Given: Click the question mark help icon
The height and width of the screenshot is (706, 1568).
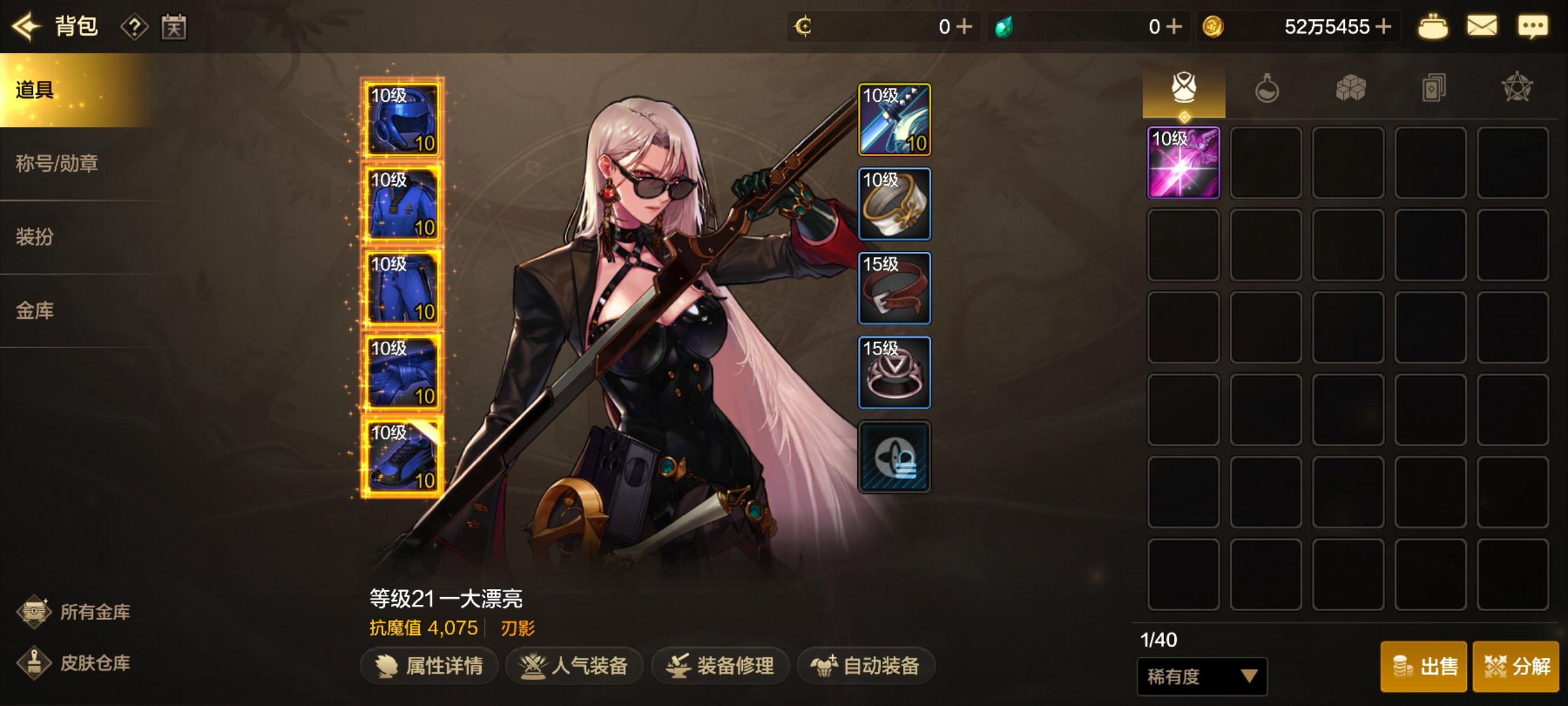Looking at the screenshot, I should pyautogui.click(x=134, y=27).
